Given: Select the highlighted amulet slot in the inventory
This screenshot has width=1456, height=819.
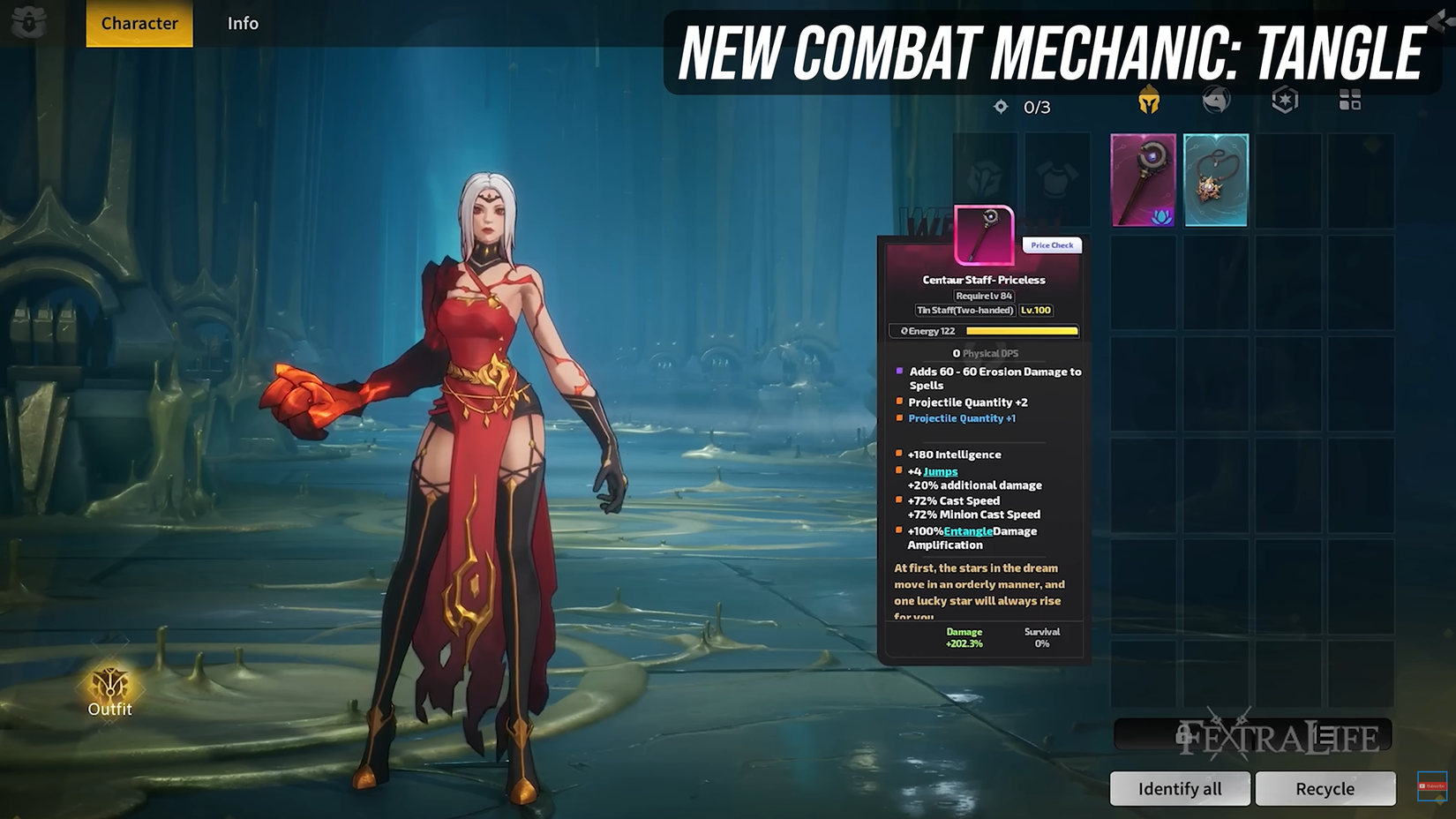Looking at the screenshot, I should (x=1216, y=178).
